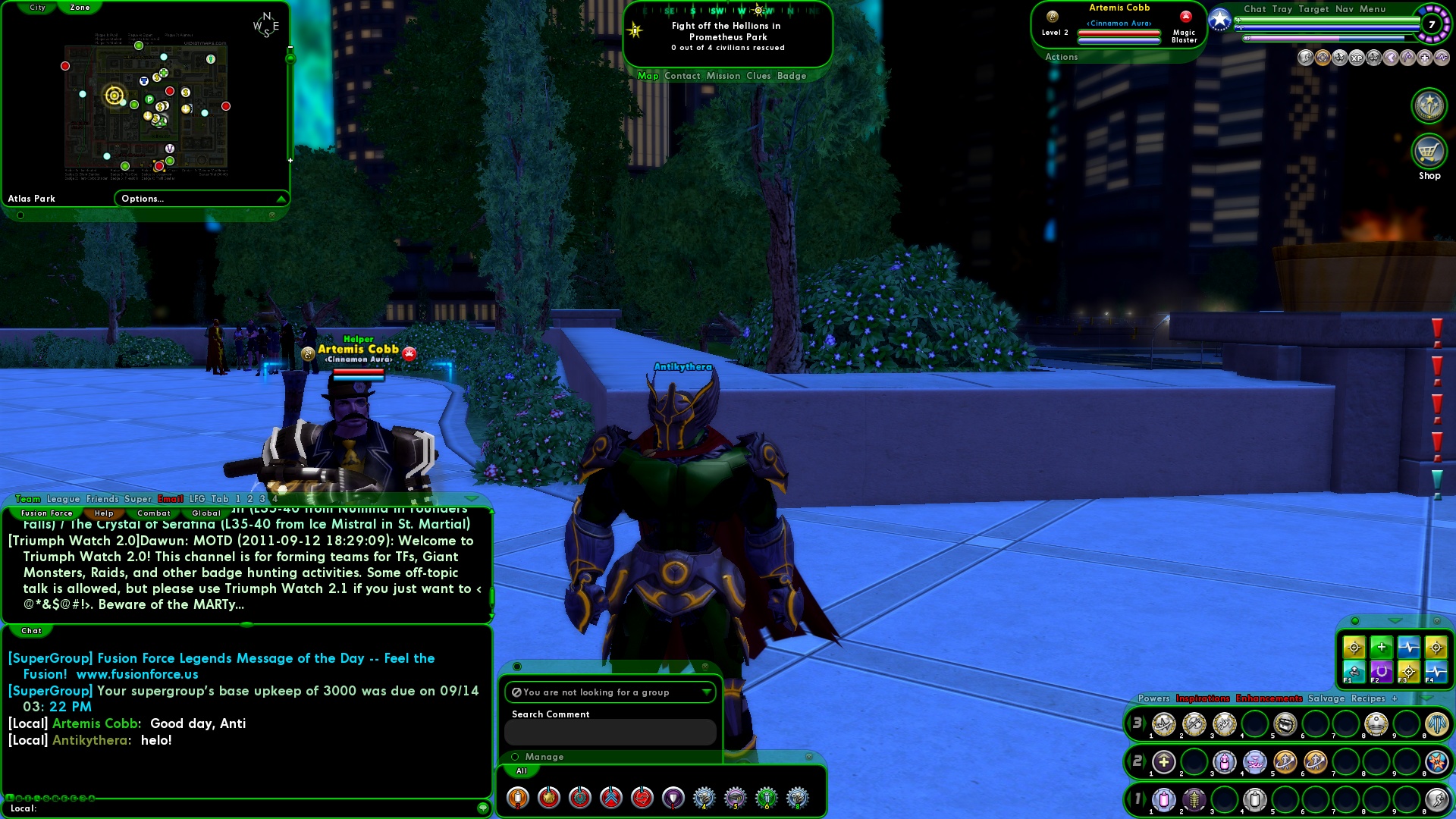
Task: Open the 'You are not looking for a group' dropdown
Action: tap(706, 692)
